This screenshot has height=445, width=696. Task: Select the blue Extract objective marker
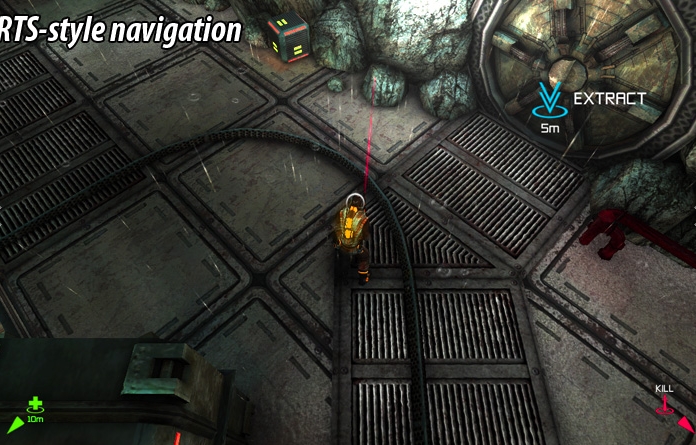(549, 101)
